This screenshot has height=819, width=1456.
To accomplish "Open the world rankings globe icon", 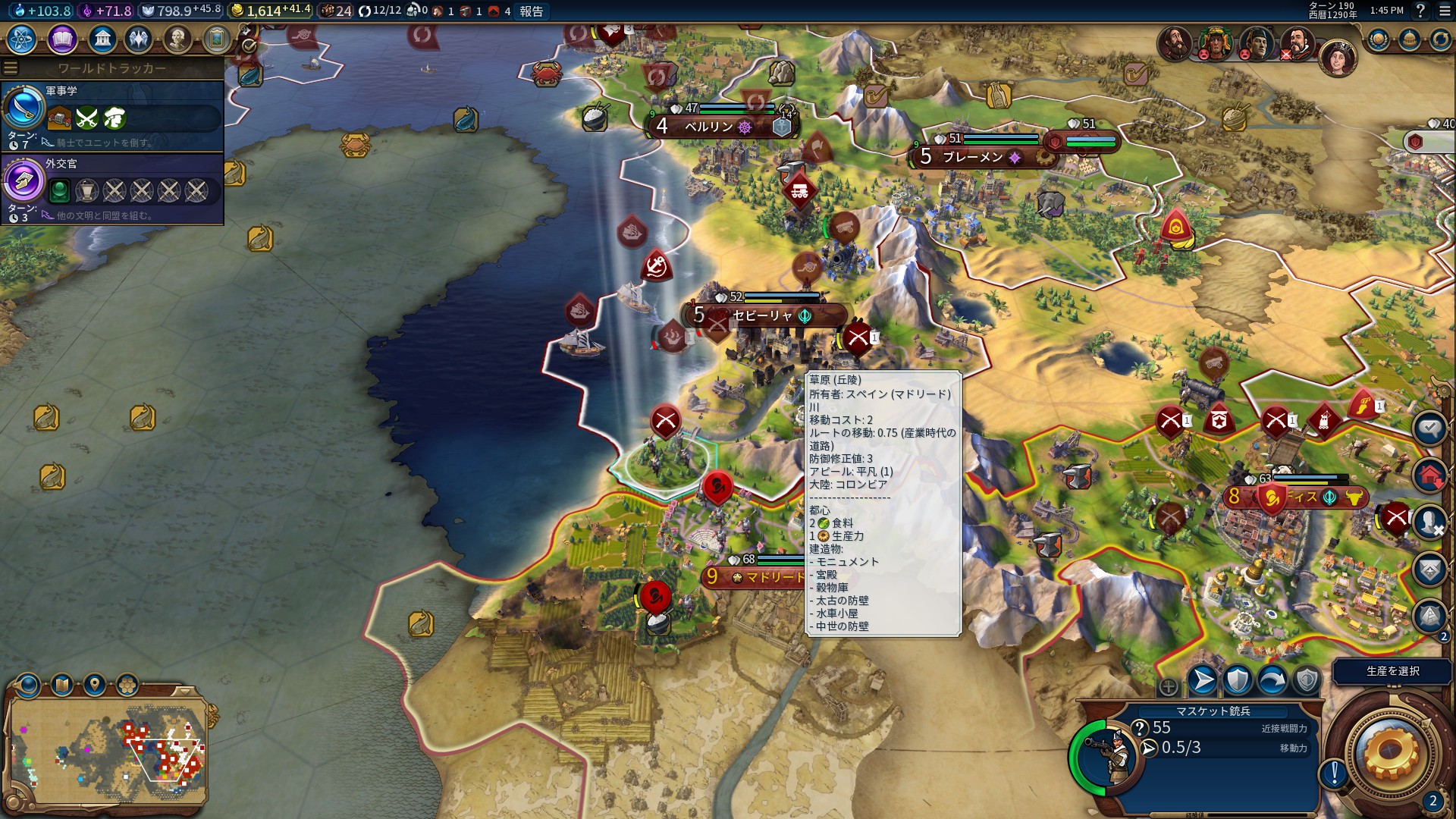I will pos(1378,39).
